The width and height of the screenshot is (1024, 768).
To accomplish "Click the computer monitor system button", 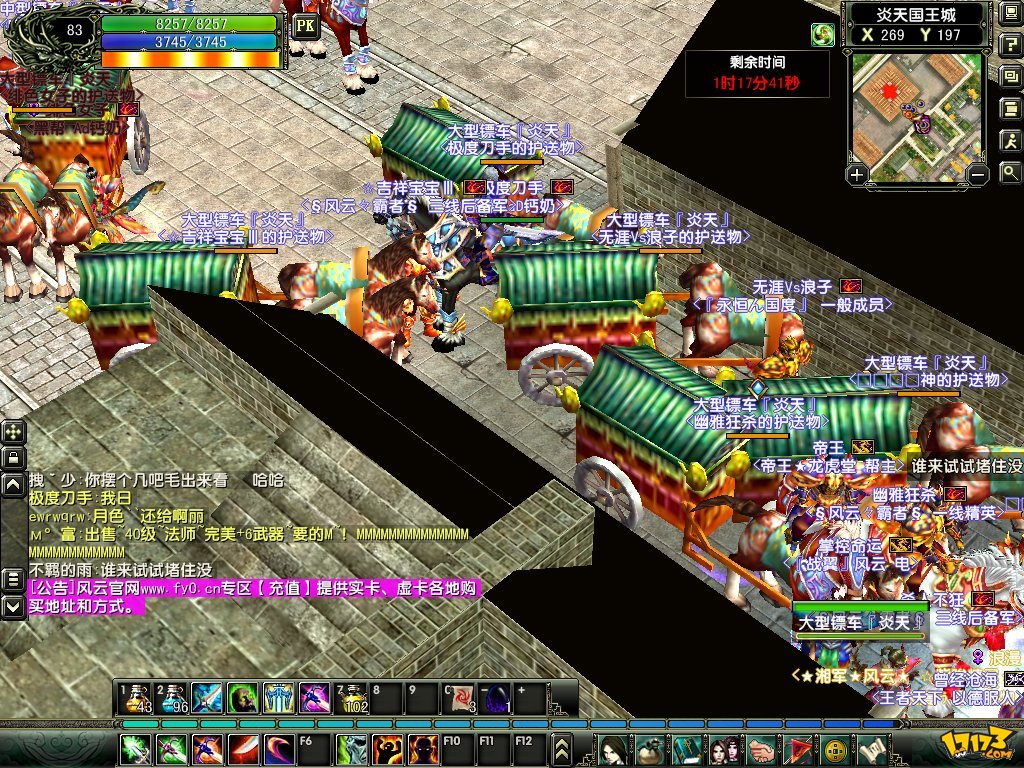I will (1010, 14).
